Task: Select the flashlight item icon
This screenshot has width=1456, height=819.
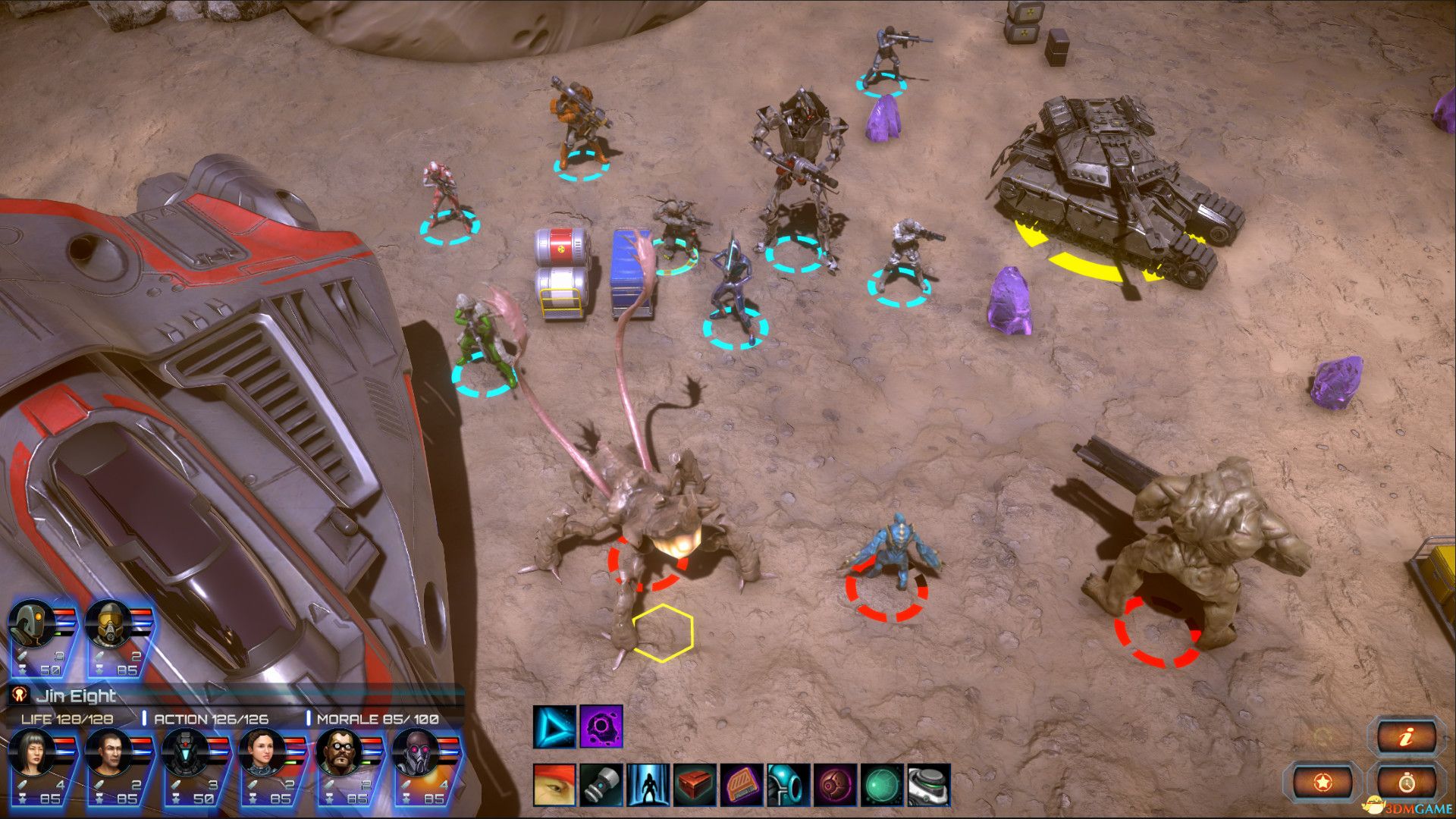Action: [601, 785]
